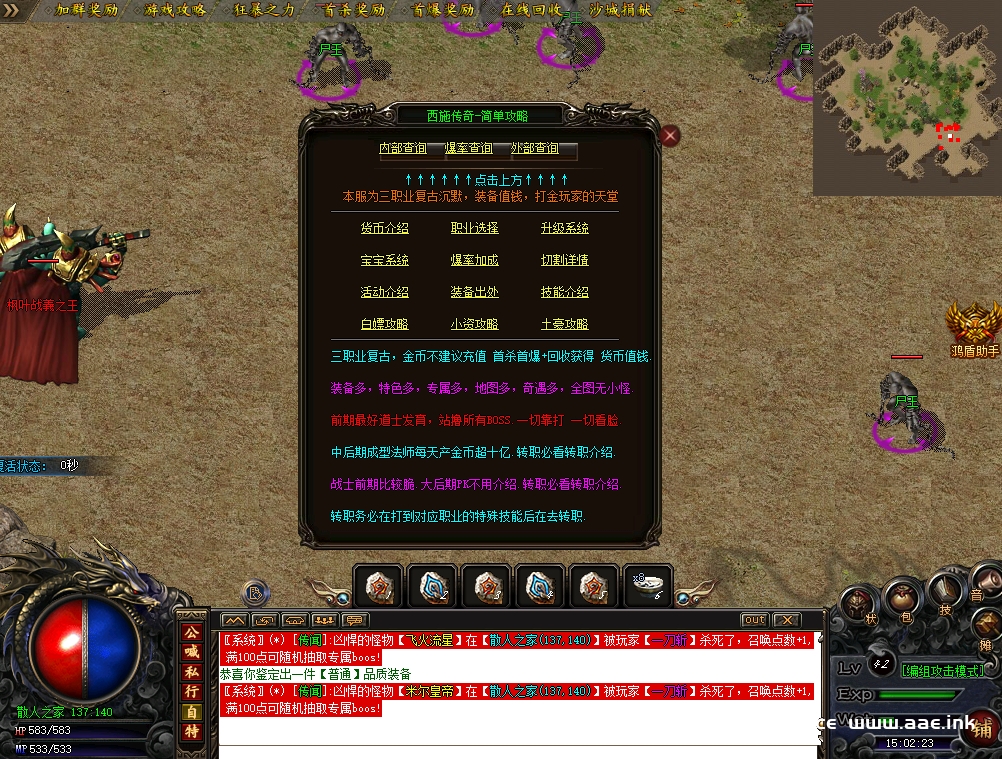The image size is (1002, 759).
Task: Select the 外部查询 tab
Action: [x=535, y=149]
